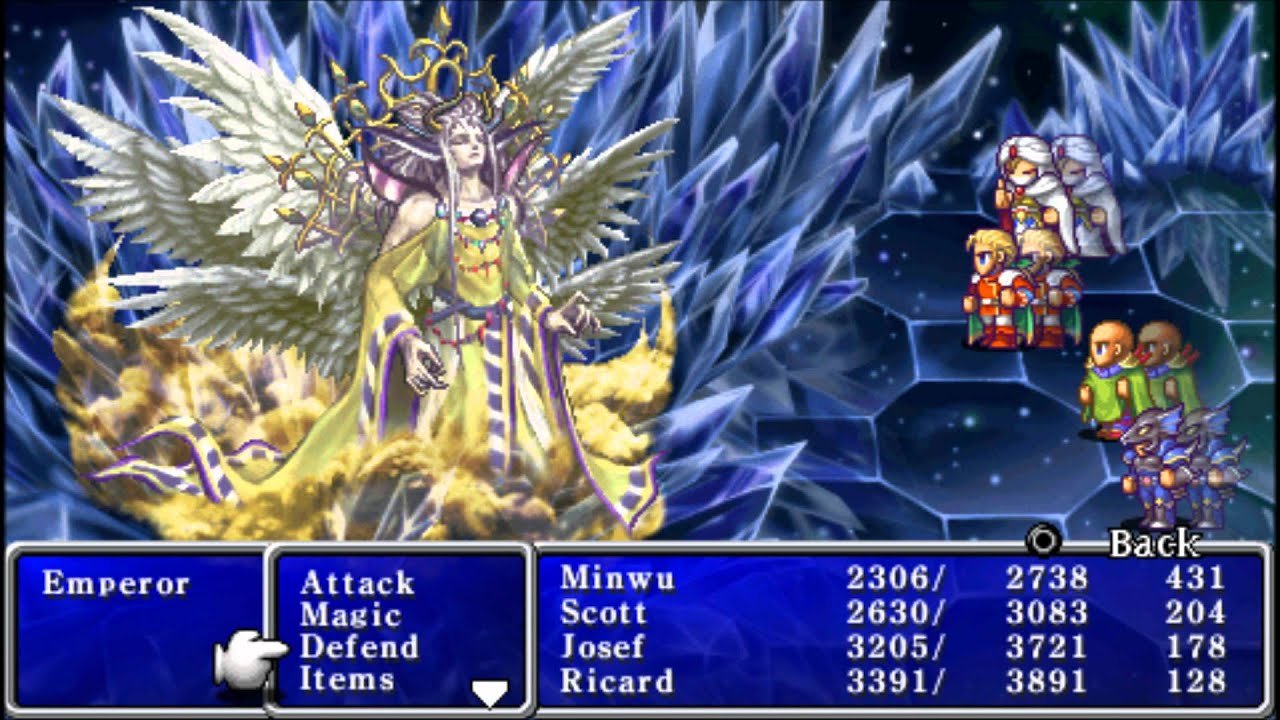Target the Emperor enemy name
Image resolution: width=1280 pixels, height=720 pixels.
[115, 583]
